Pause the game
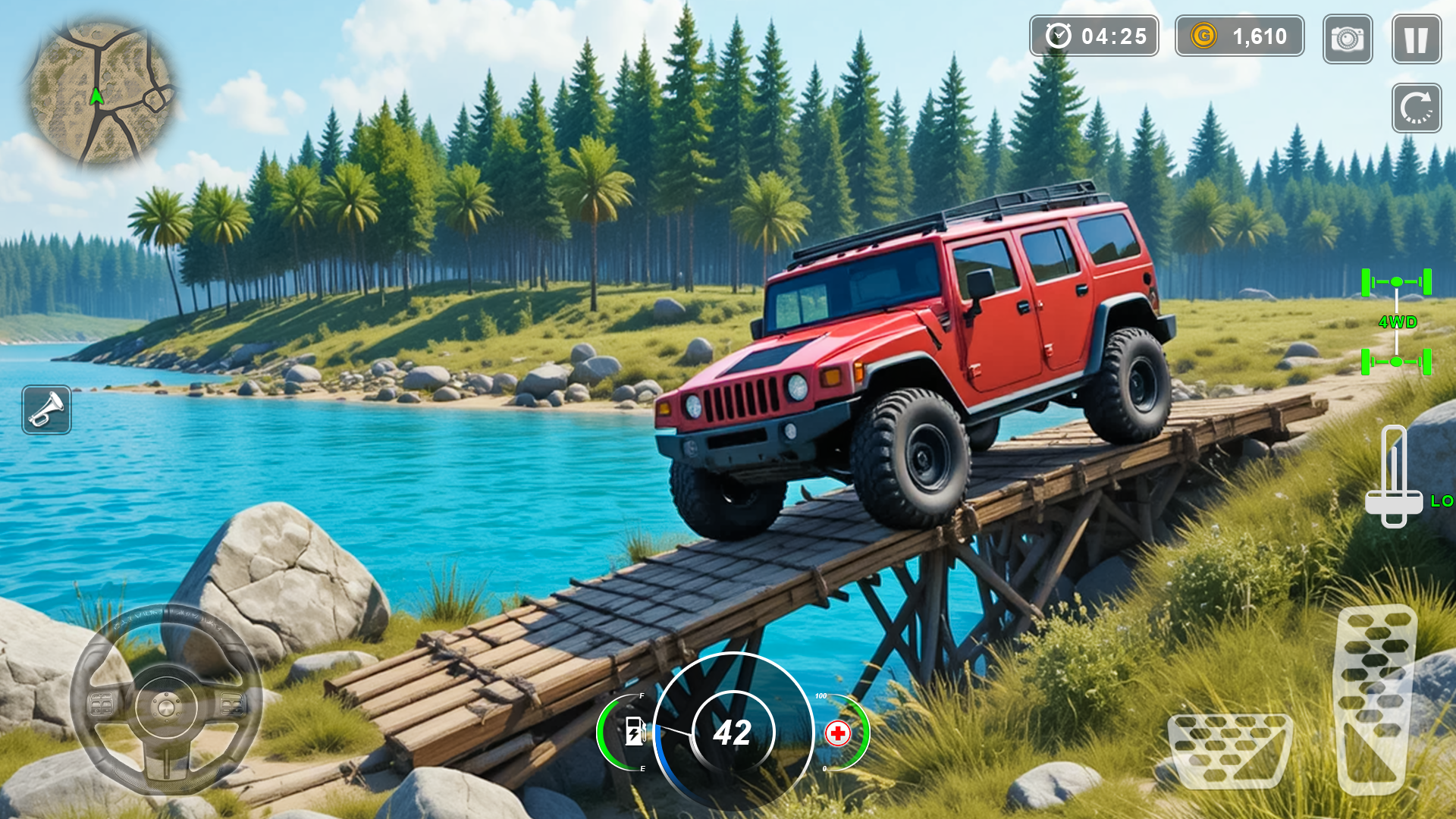 pos(1416,39)
